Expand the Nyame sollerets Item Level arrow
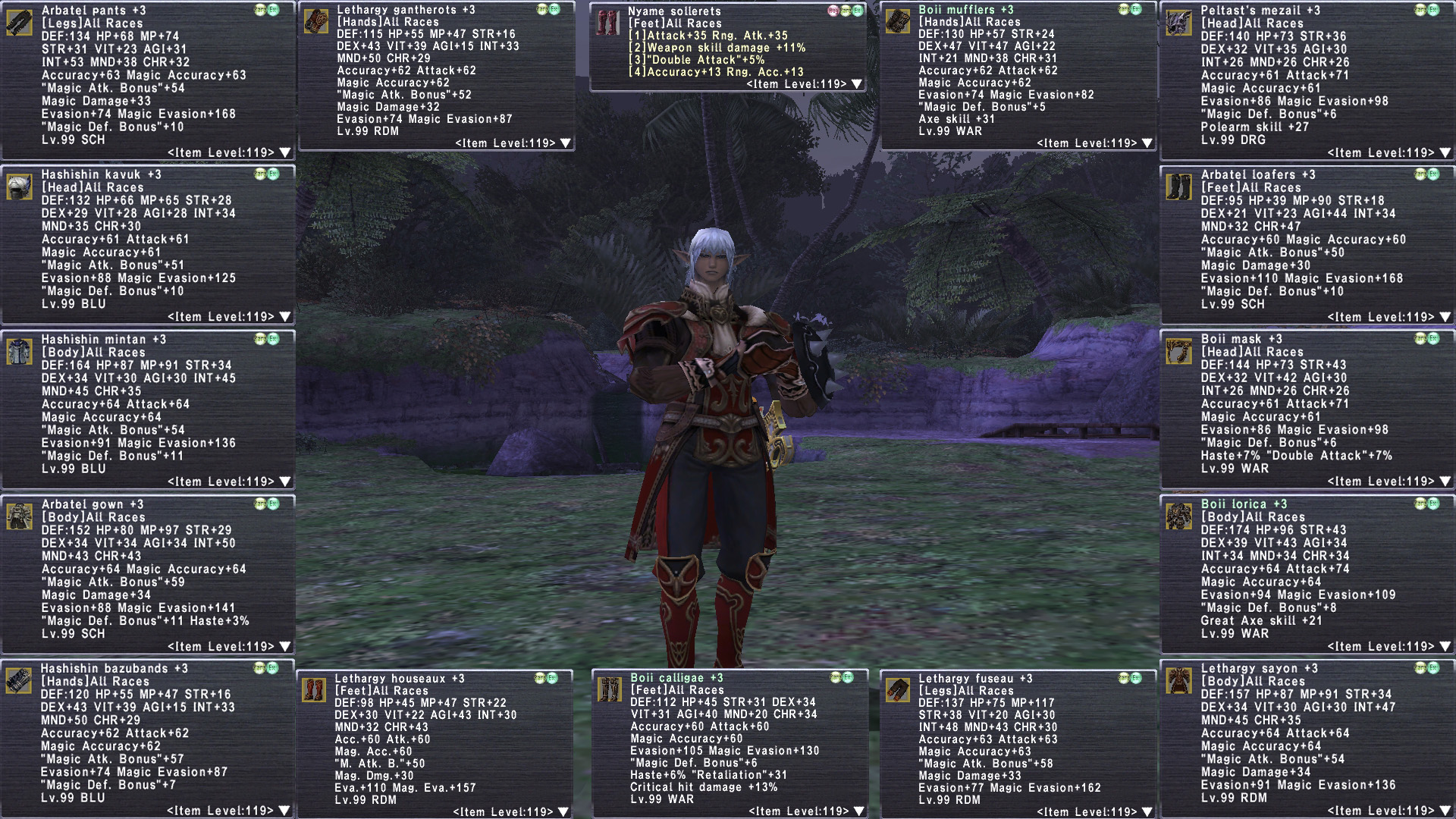This screenshot has height=819, width=1456. [x=857, y=84]
